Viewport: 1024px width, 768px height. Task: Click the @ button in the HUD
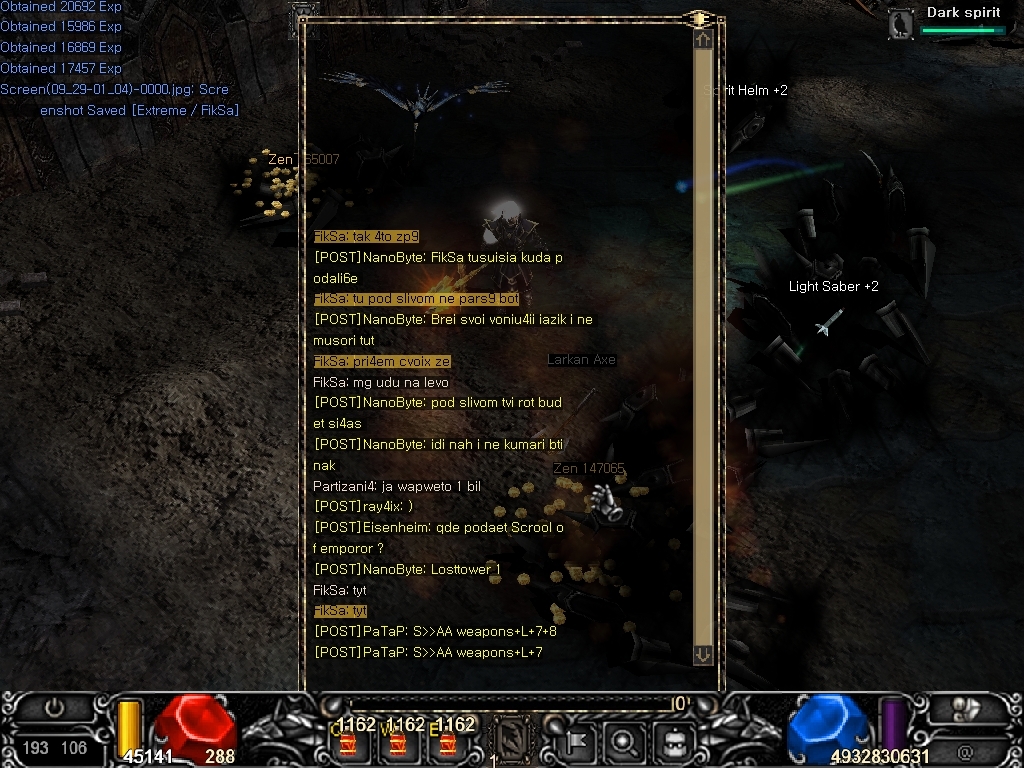tap(965, 751)
